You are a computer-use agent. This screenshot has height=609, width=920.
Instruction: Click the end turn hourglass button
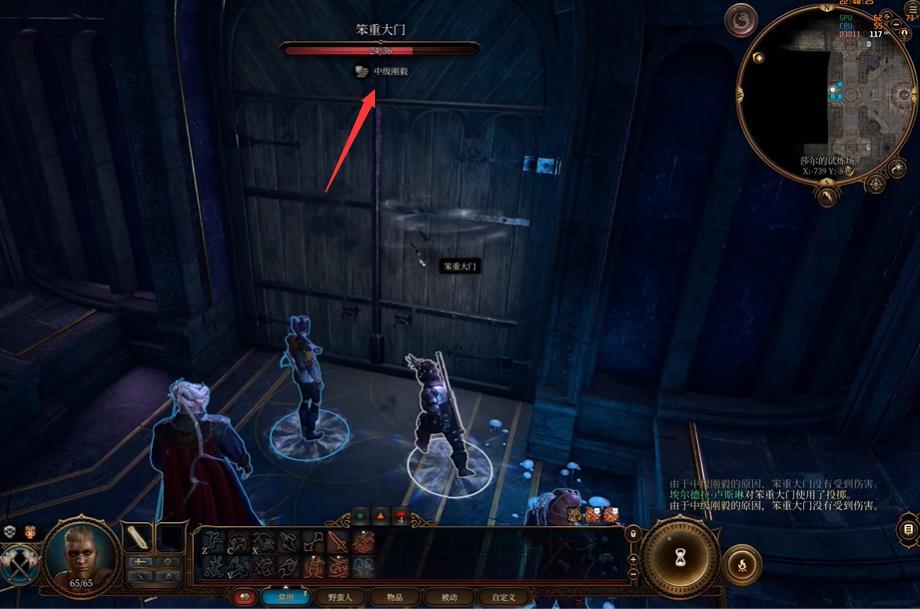point(681,557)
